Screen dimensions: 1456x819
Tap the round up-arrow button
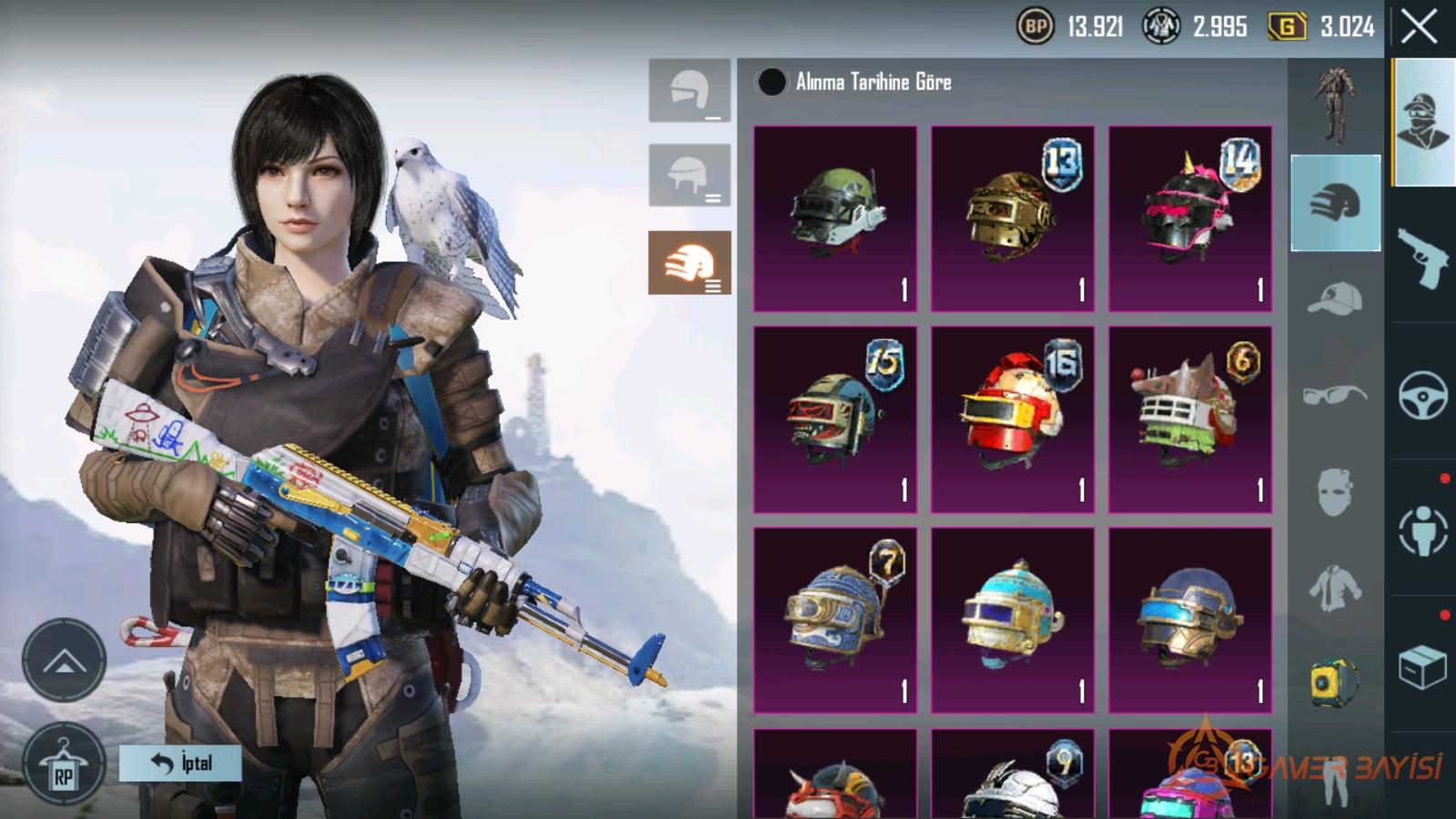[x=64, y=661]
